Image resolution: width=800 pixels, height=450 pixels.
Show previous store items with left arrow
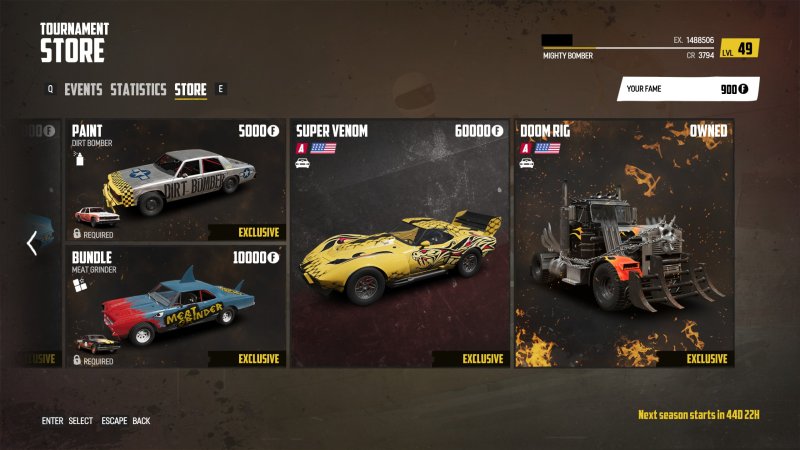(32, 243)
